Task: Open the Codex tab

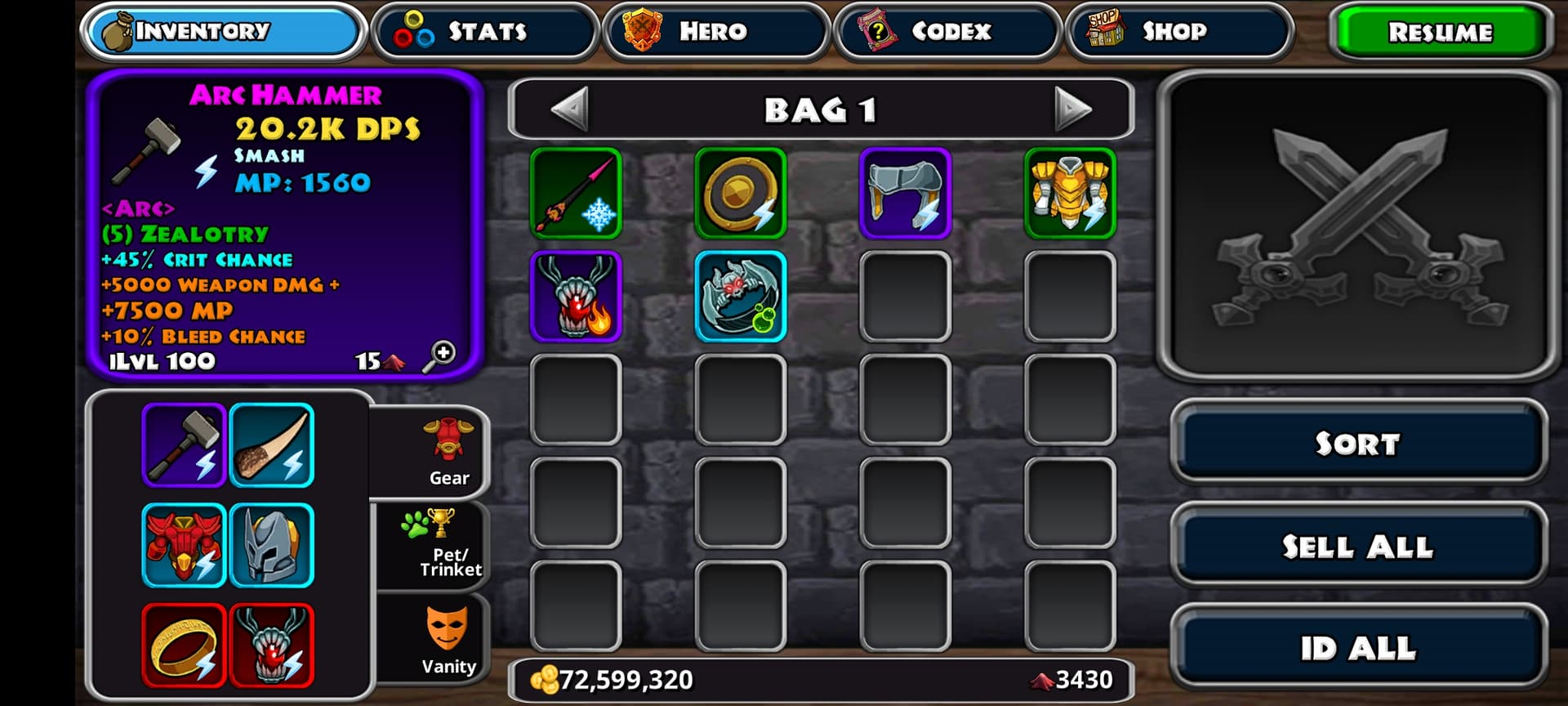Action: tap(947, 32)
